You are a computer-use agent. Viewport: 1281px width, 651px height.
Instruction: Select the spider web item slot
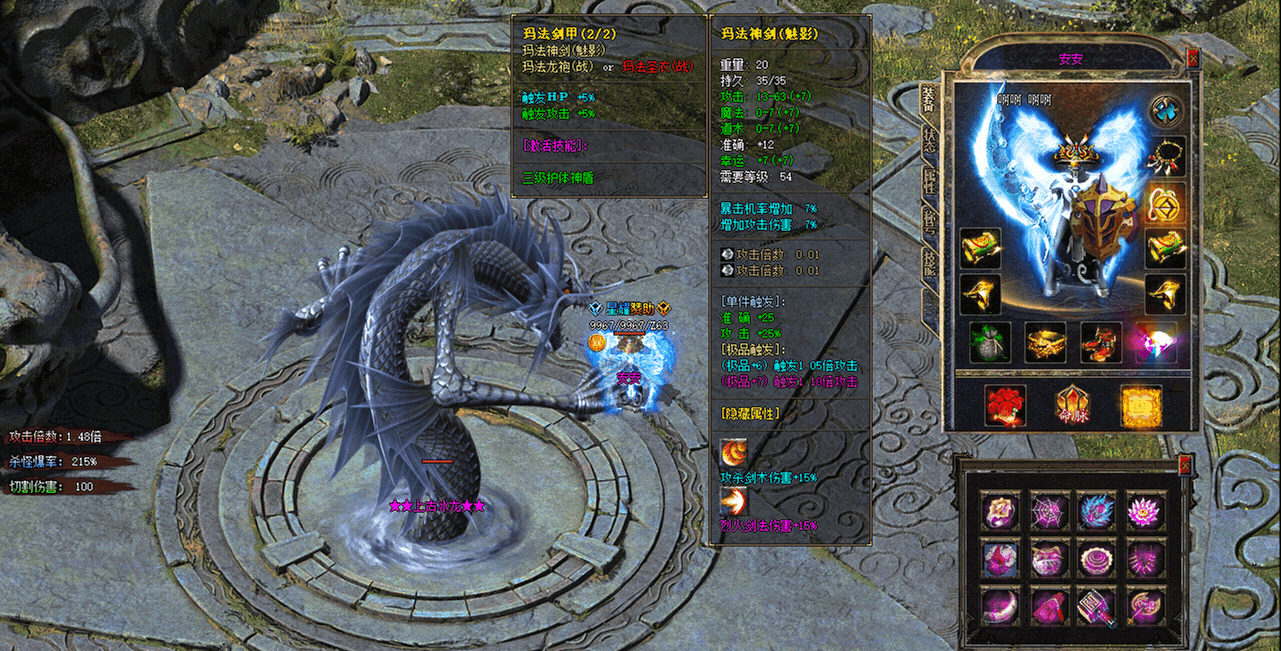[x=1050, y=510]
